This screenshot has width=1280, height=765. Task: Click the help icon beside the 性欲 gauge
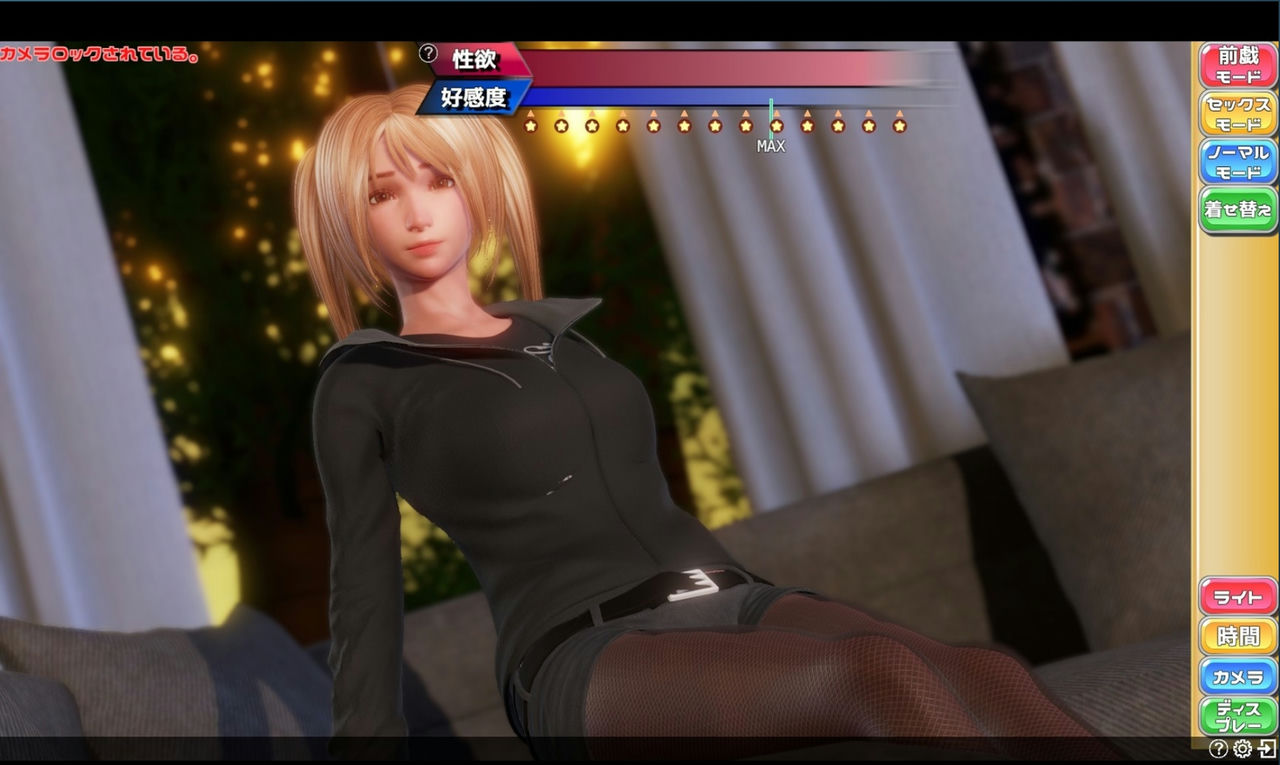coord(427,55)
